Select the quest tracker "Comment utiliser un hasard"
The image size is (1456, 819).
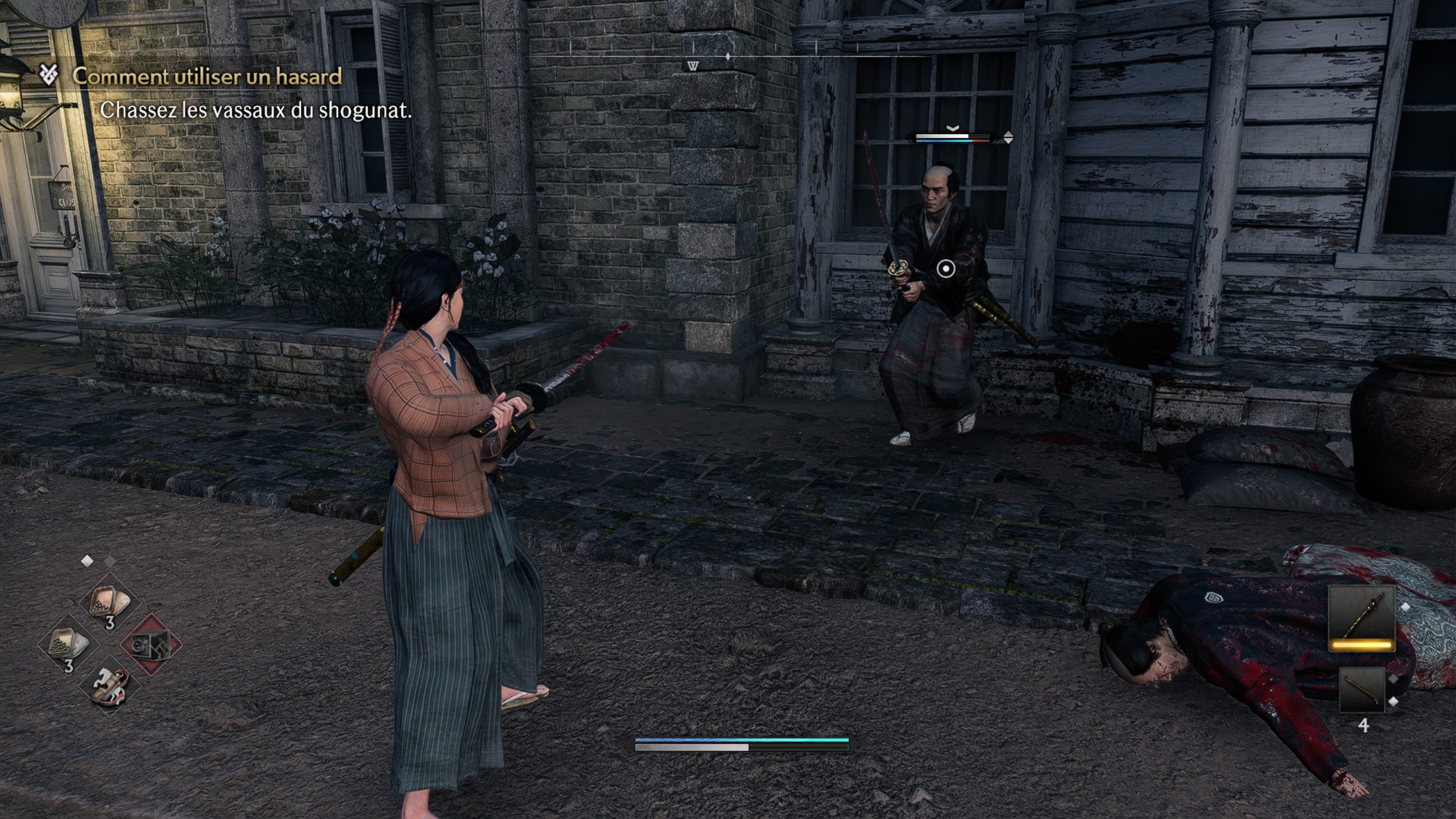(207, 76)
